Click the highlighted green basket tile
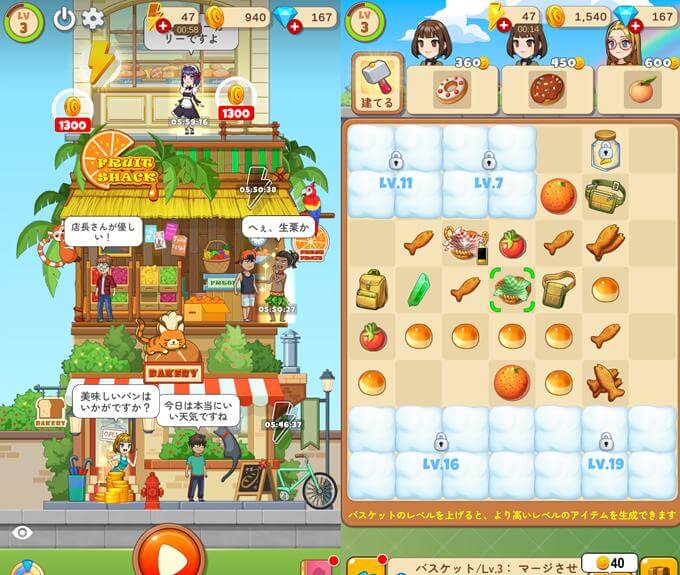The image size is (680, 575). coord(513,289)
